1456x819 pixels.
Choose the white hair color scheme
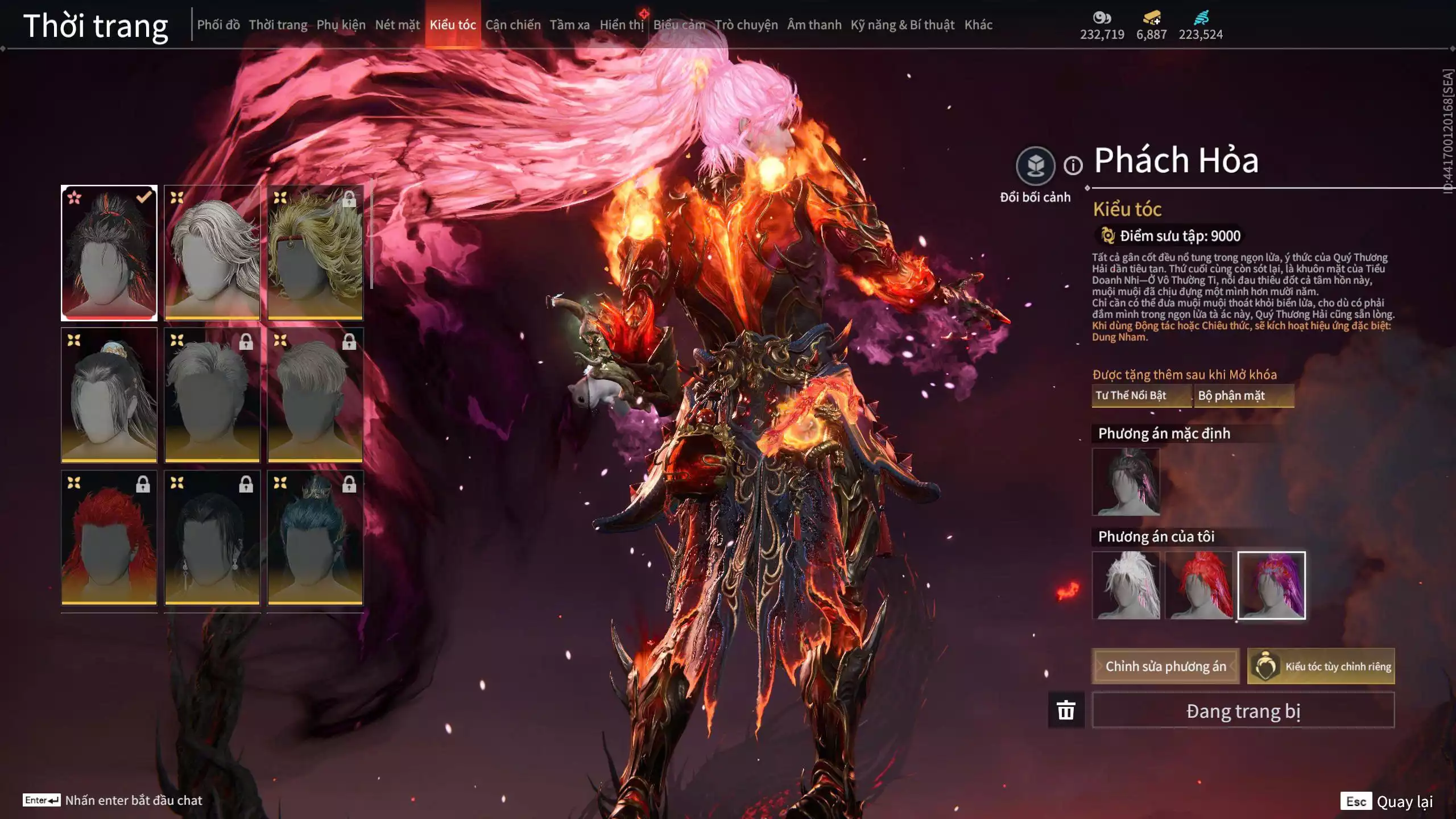click(1126, 585)
